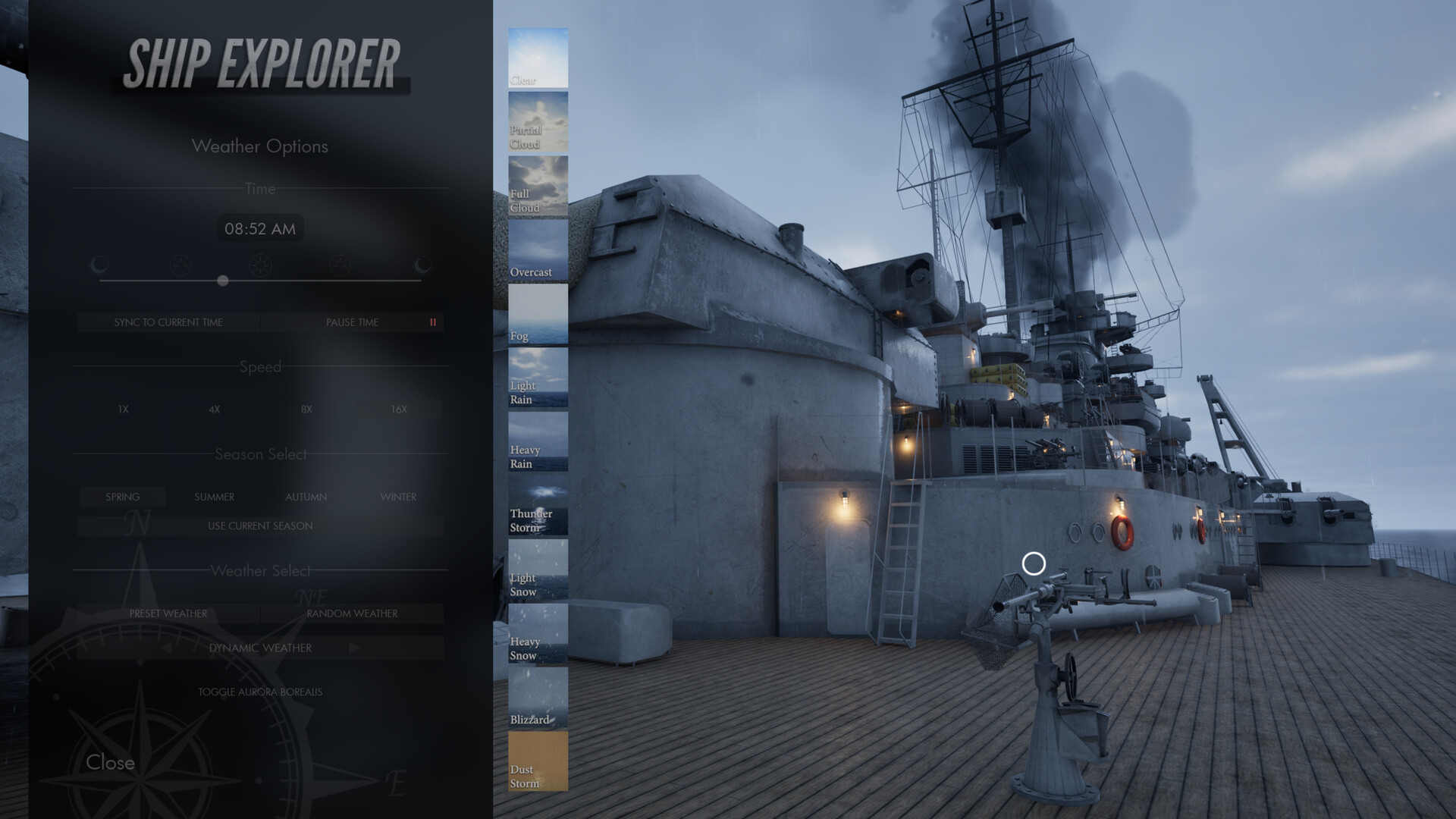Click Use Current Season
This screenshot has width=1456, height=819.
point(260,526)
